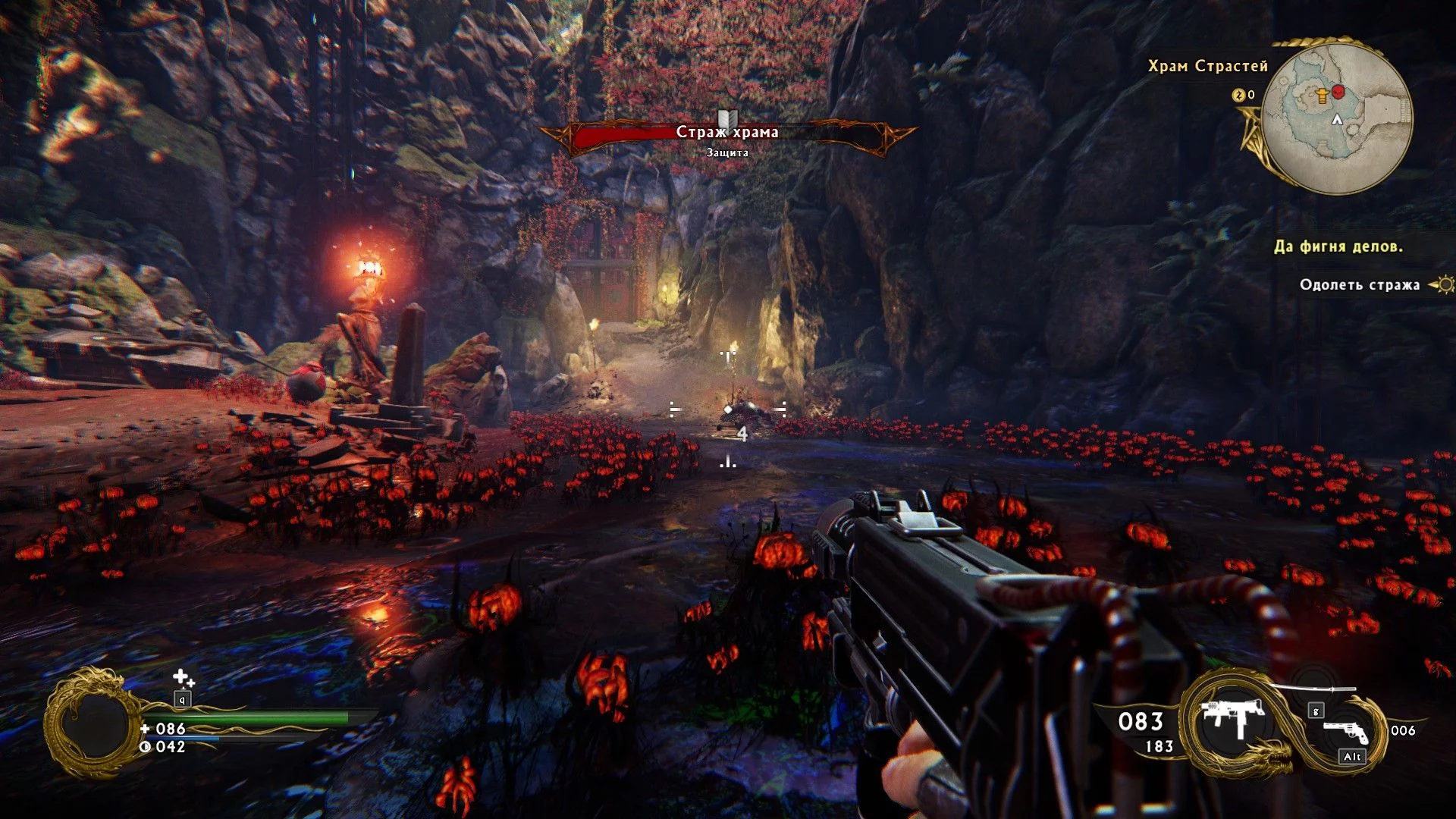The height and width of the screenshot is (819, 1456).
Task: Activate the healing plus ability icon
Action: click(x=183, y=677)
